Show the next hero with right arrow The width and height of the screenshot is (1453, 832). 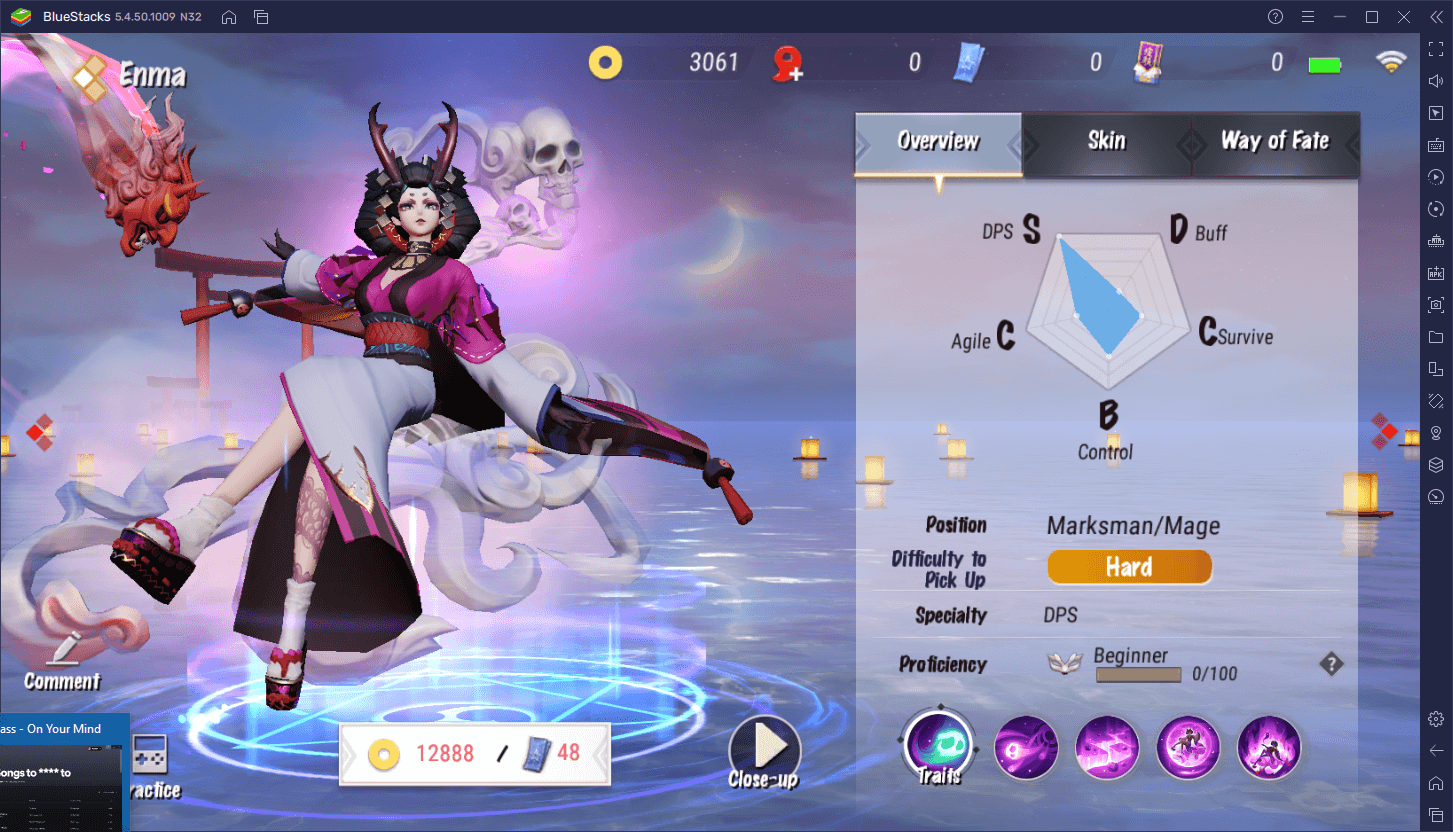coord(1384,430)
